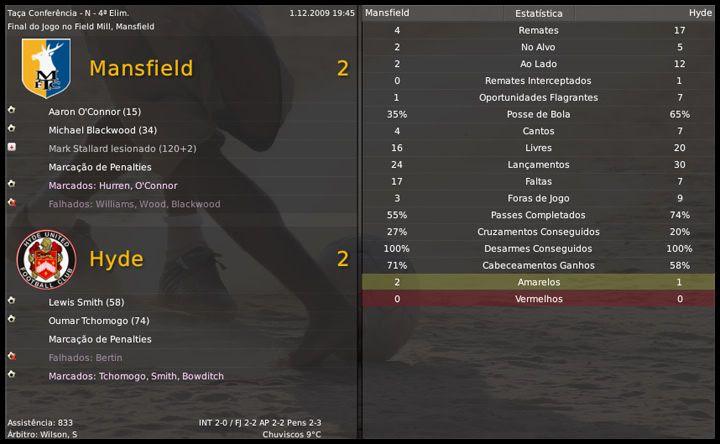720x444 pixels.
Task: Select goalscorer Michael Blackwood (34)
Action: 102,130
